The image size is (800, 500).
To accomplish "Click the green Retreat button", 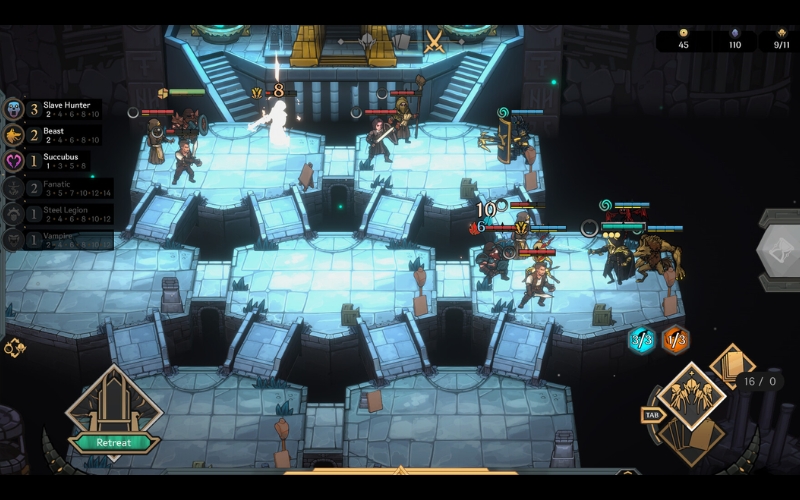I will pos(113,442).
